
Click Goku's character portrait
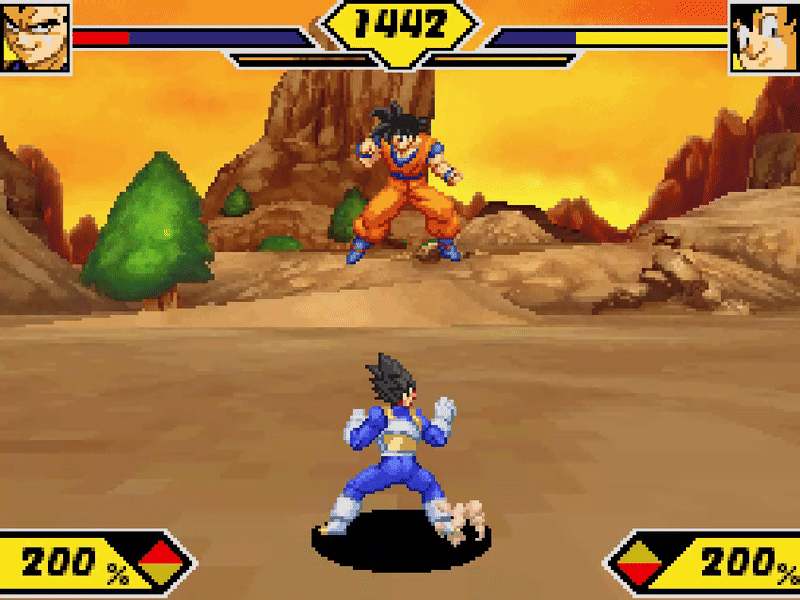764,36
